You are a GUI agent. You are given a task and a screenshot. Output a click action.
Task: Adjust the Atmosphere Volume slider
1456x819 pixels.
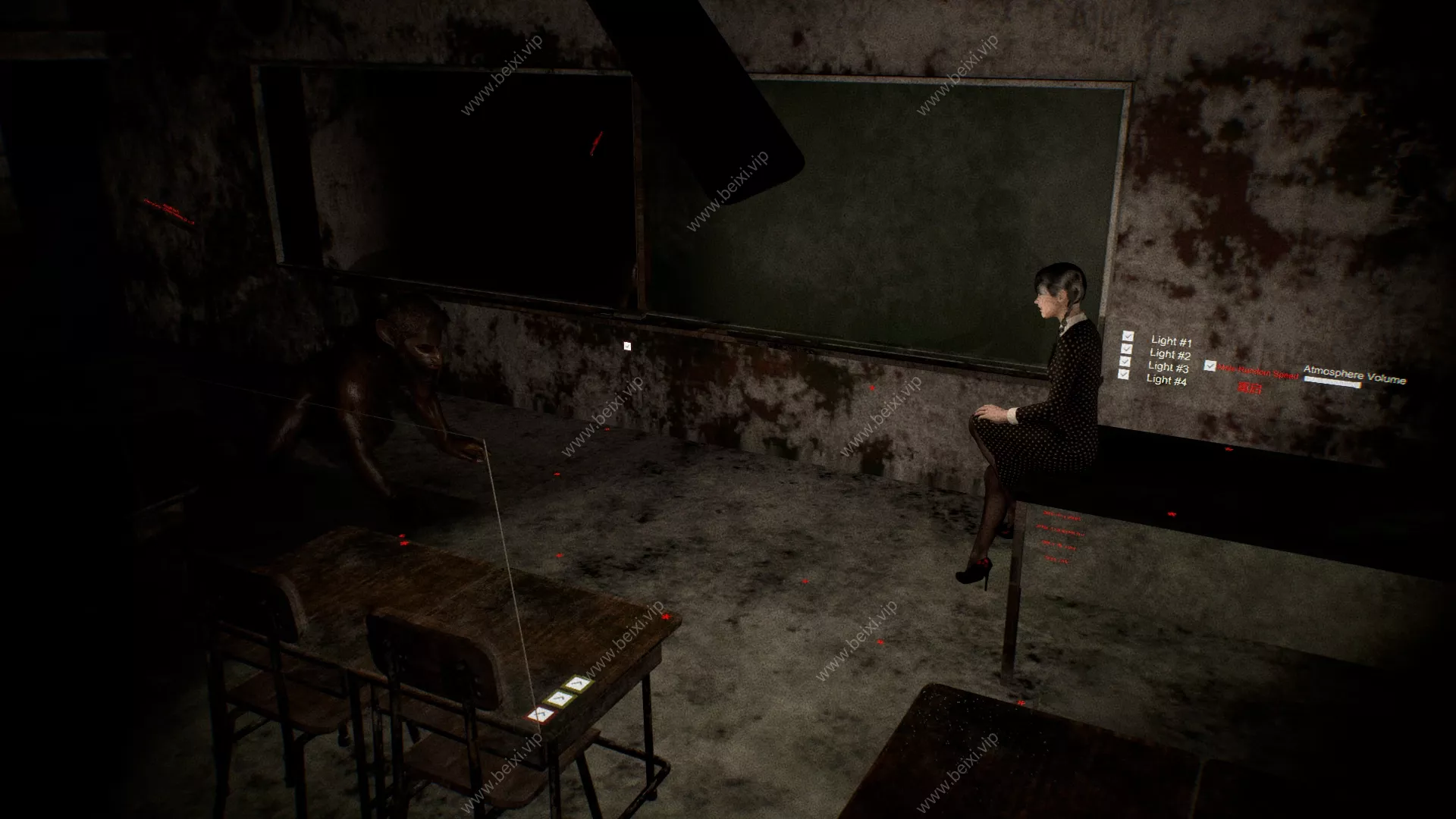1332,383
